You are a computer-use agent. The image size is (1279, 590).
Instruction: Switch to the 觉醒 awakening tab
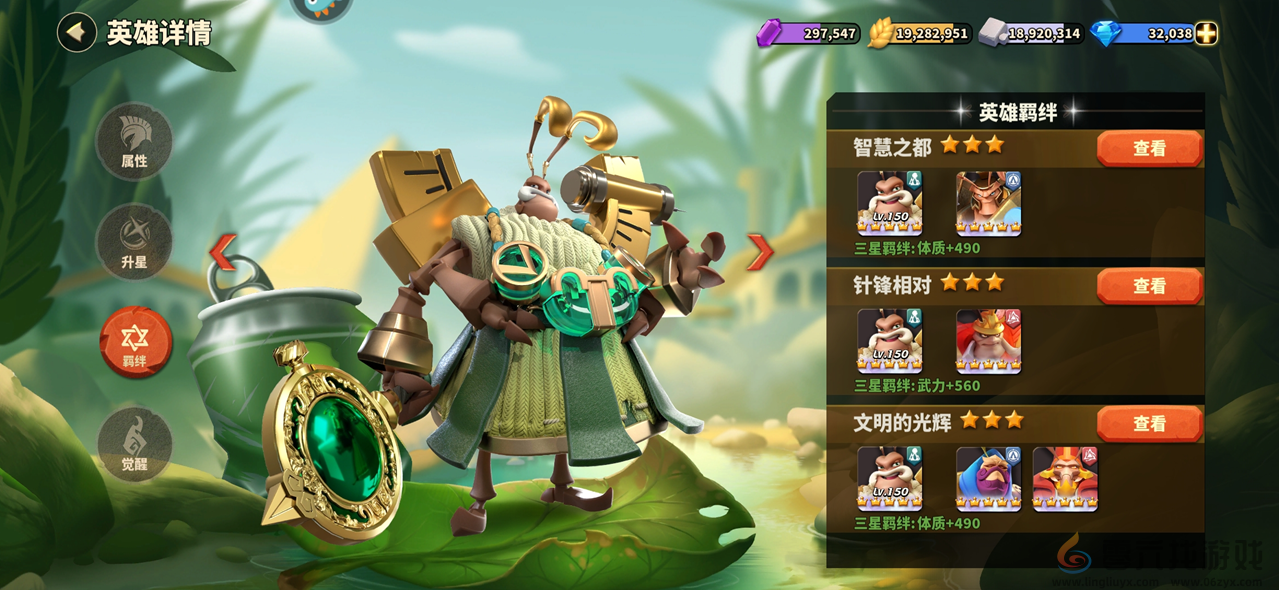click(x=134, y=444)
